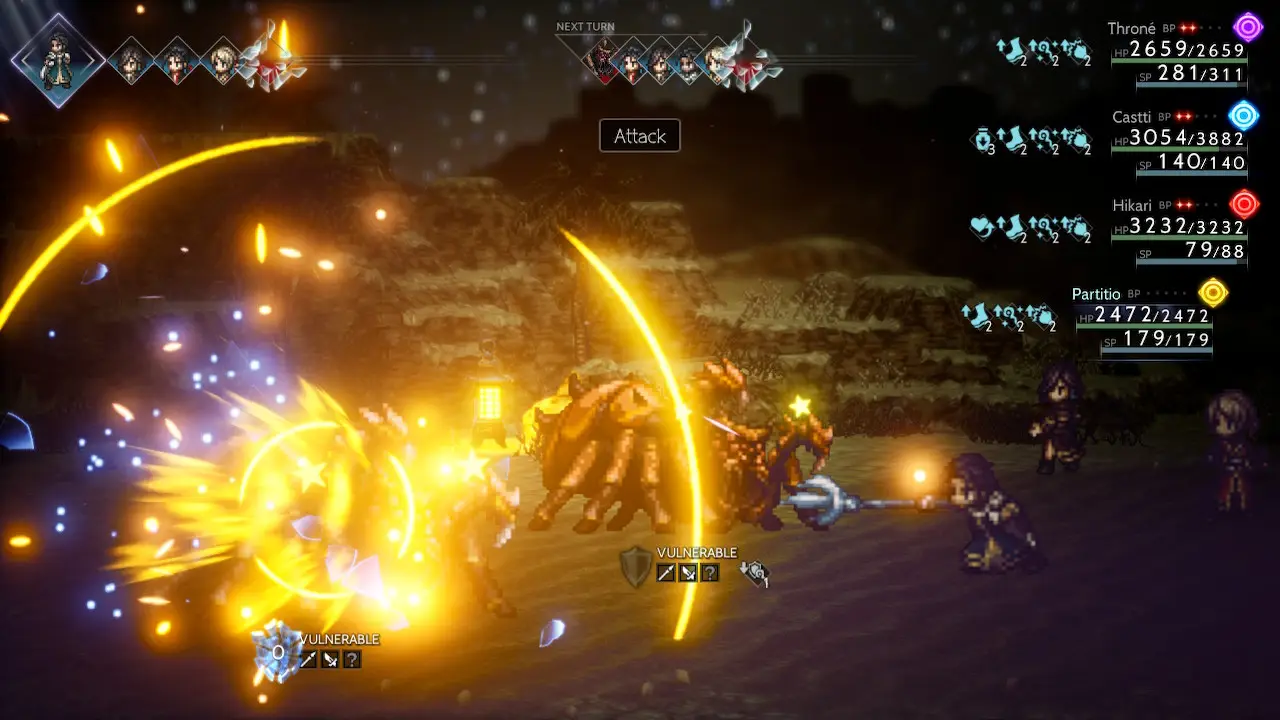This screenshot has width=1280, height=720.
Task: Click the Attack action label
Action: coord(639,136)
